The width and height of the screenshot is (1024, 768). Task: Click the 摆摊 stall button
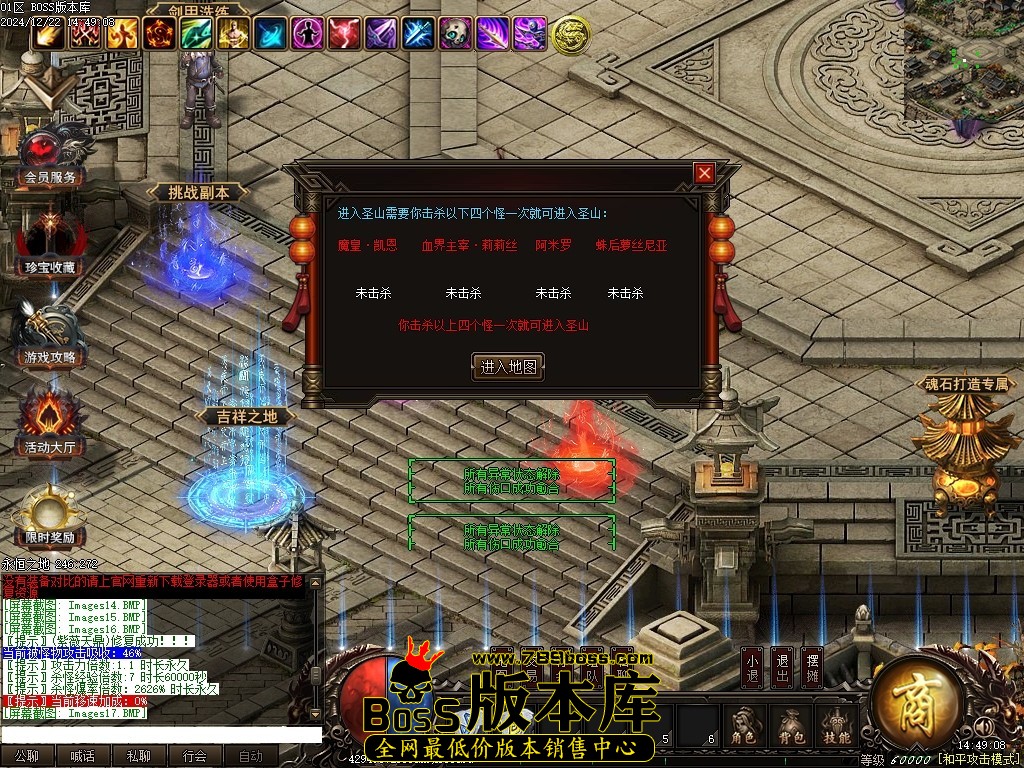(x=814, y=668)
